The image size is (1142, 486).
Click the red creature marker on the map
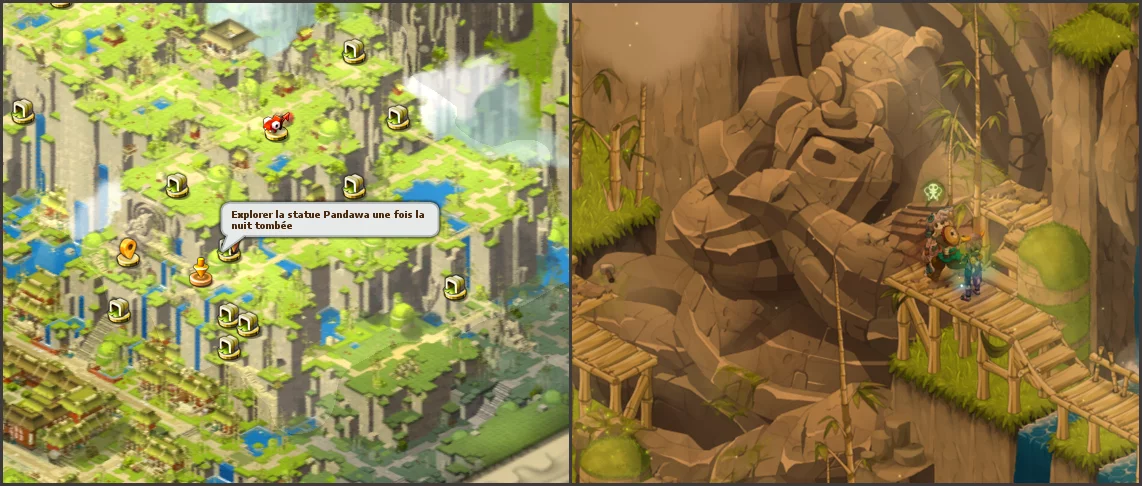(276, 124)
